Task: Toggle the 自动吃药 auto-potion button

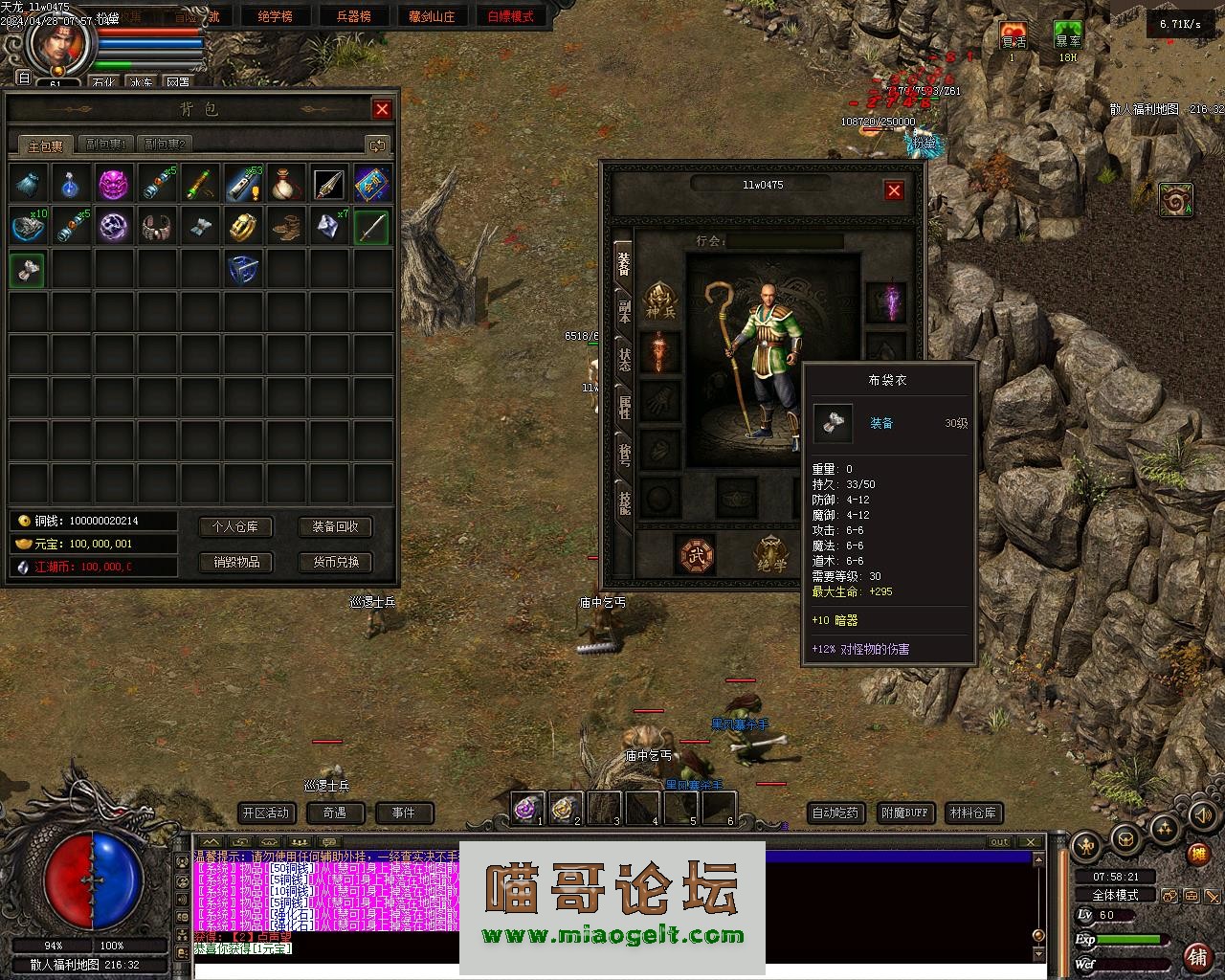Action: [x=835, y=813]
